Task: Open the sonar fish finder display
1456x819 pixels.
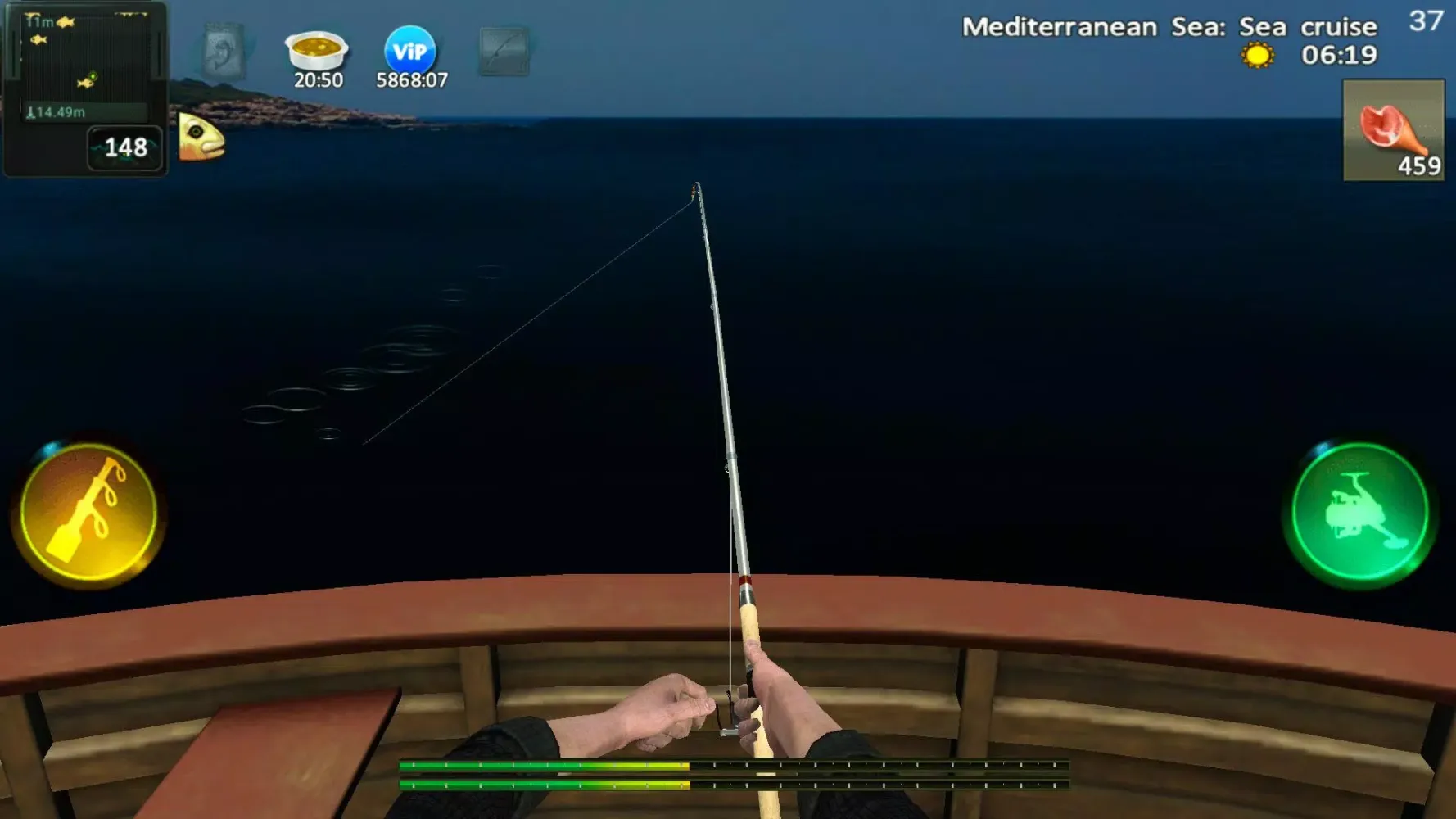Action: (x=86, y=61)
